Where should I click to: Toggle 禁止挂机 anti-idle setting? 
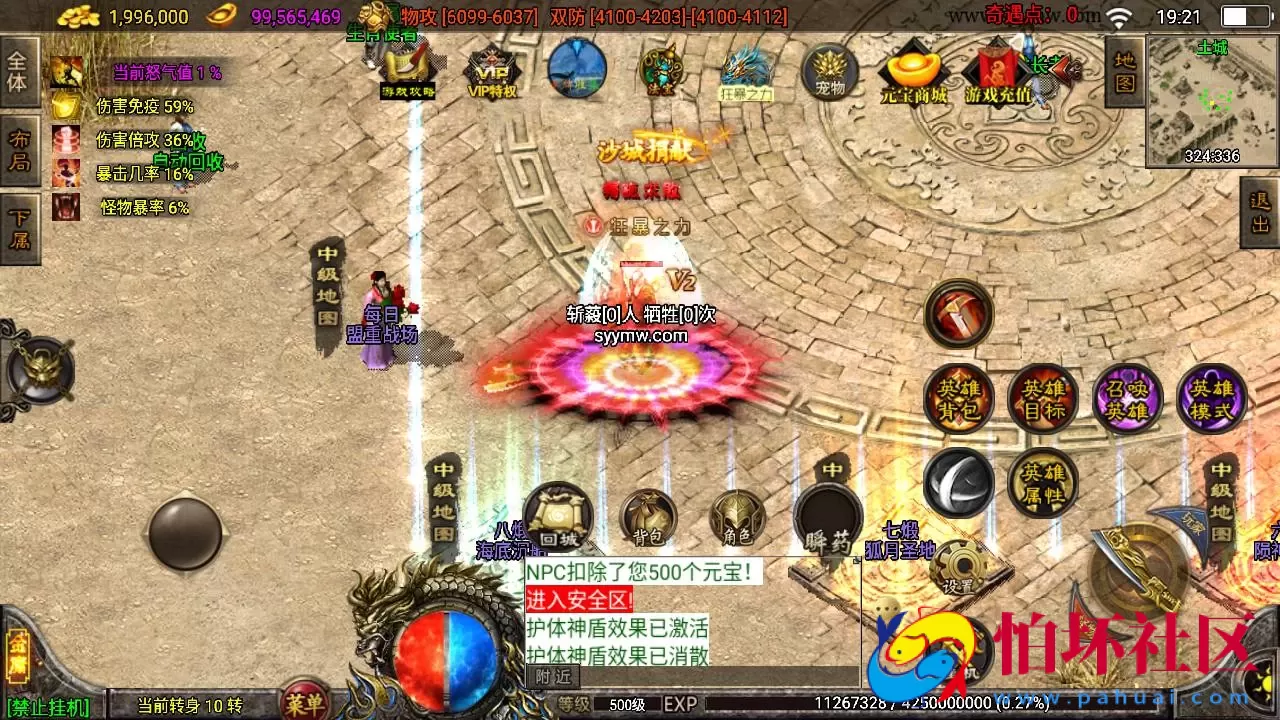coord(50,706)
